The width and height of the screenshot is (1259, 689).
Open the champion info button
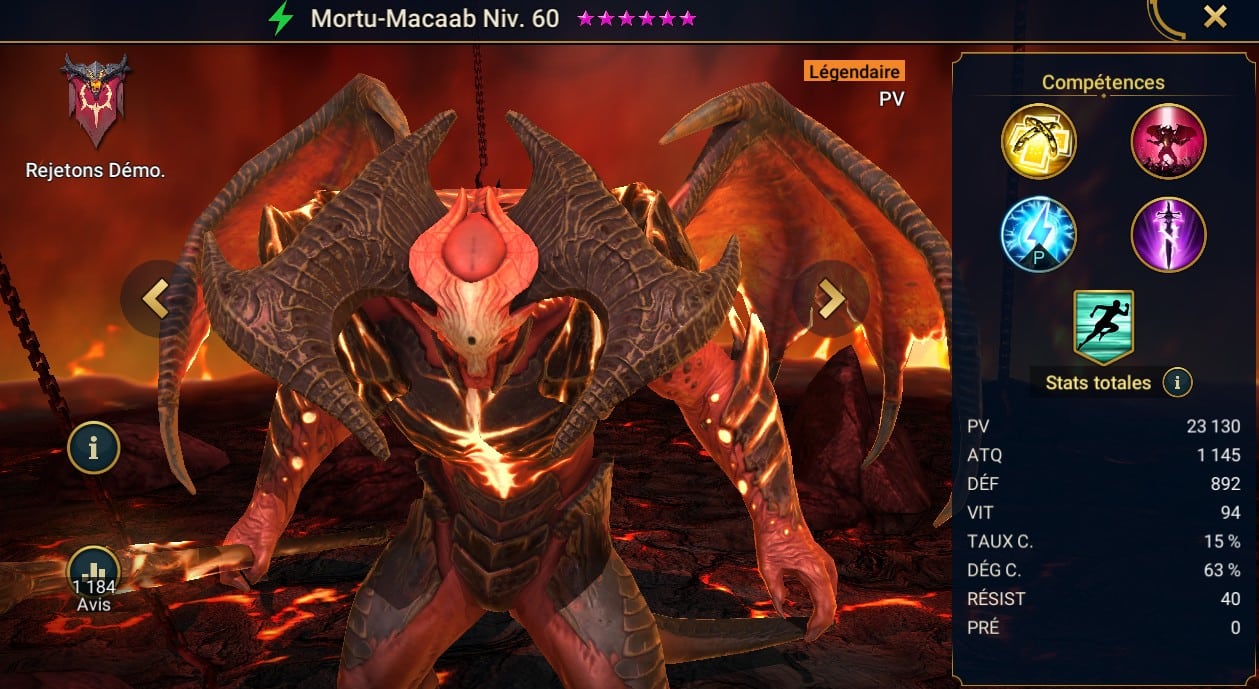coord(94,448)
